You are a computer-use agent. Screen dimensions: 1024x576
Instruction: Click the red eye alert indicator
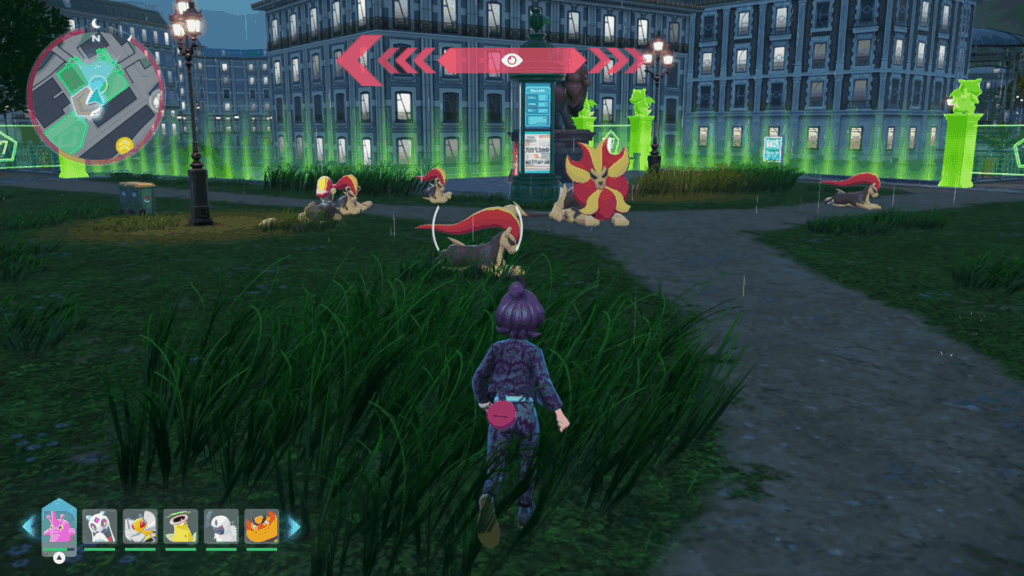[x=512, y=60]
